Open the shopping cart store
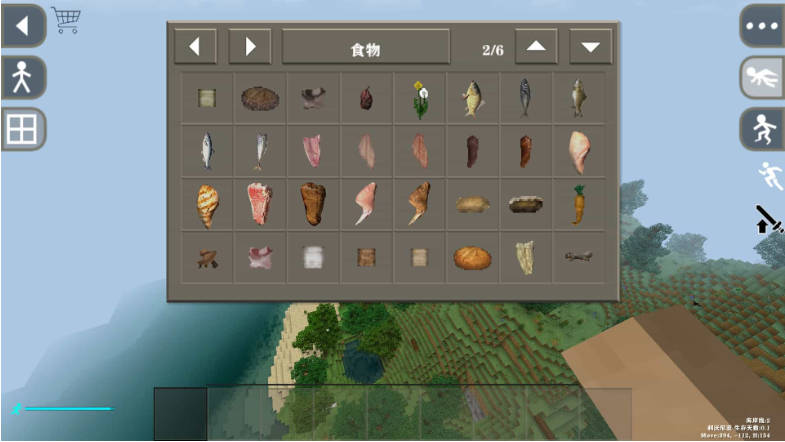 pyautogui.click(x=66, y=20)
